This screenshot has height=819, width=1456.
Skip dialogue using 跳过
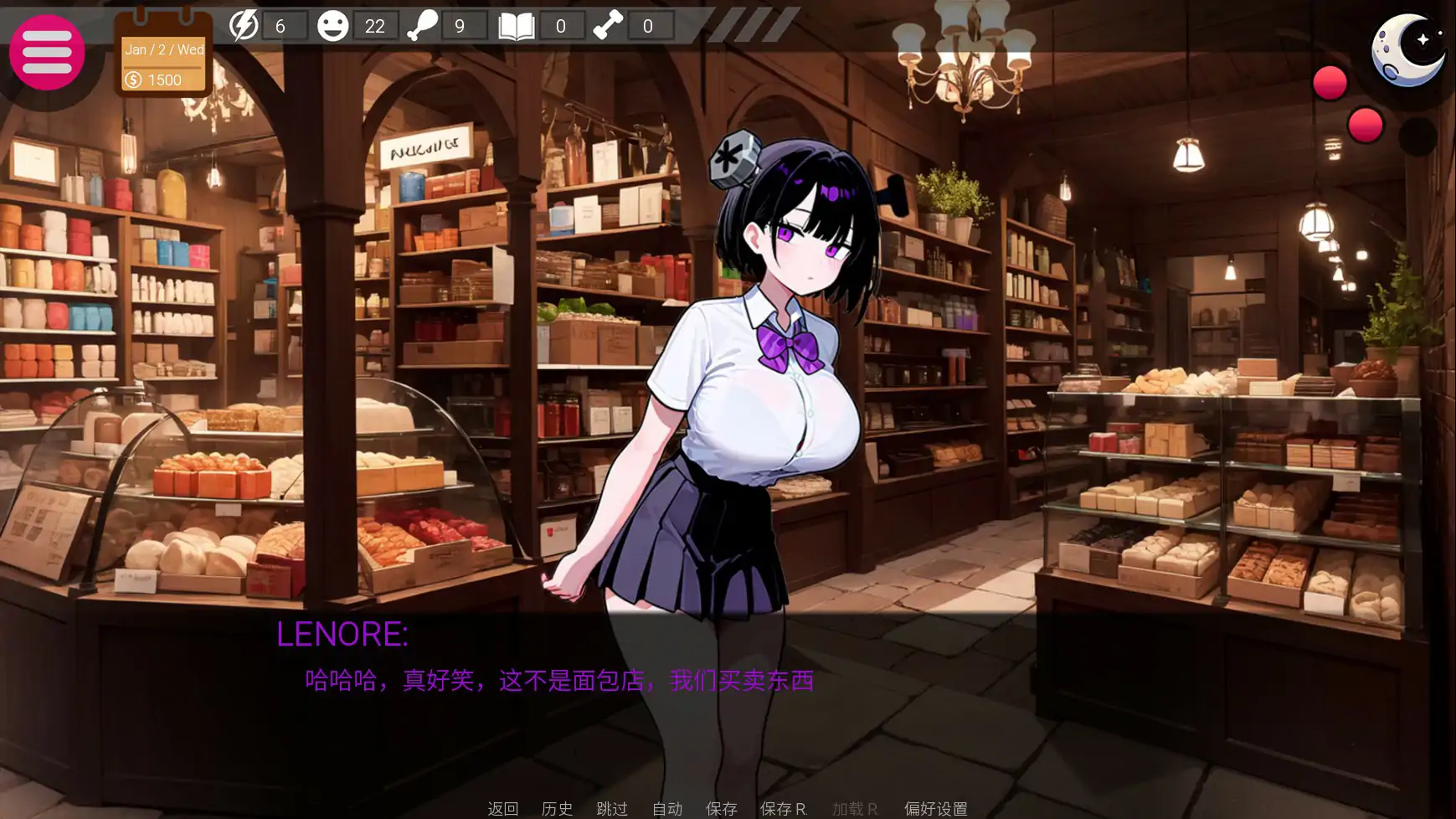click(x=612, y=808)
